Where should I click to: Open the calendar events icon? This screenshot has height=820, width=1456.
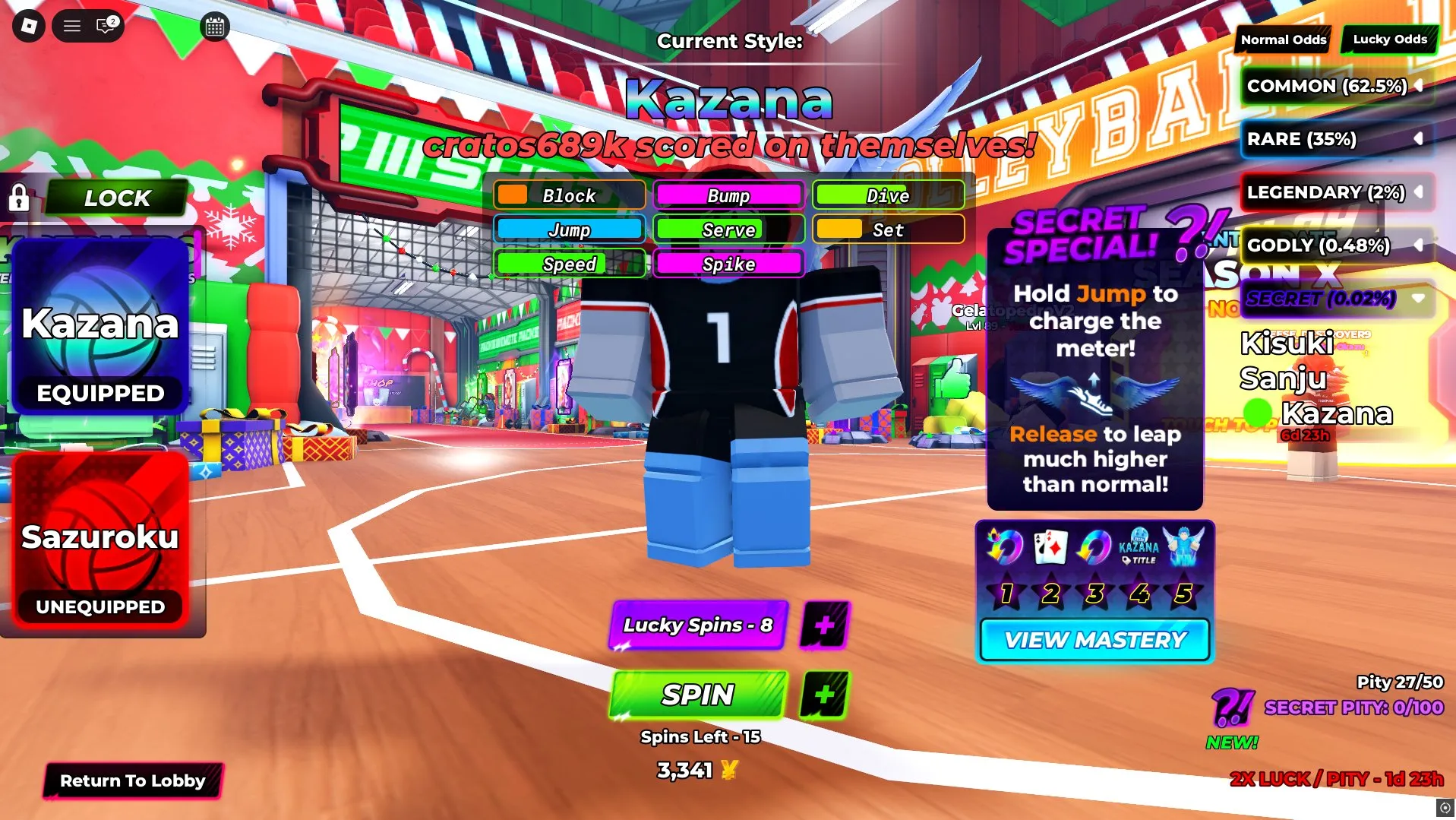pos(213,27)
